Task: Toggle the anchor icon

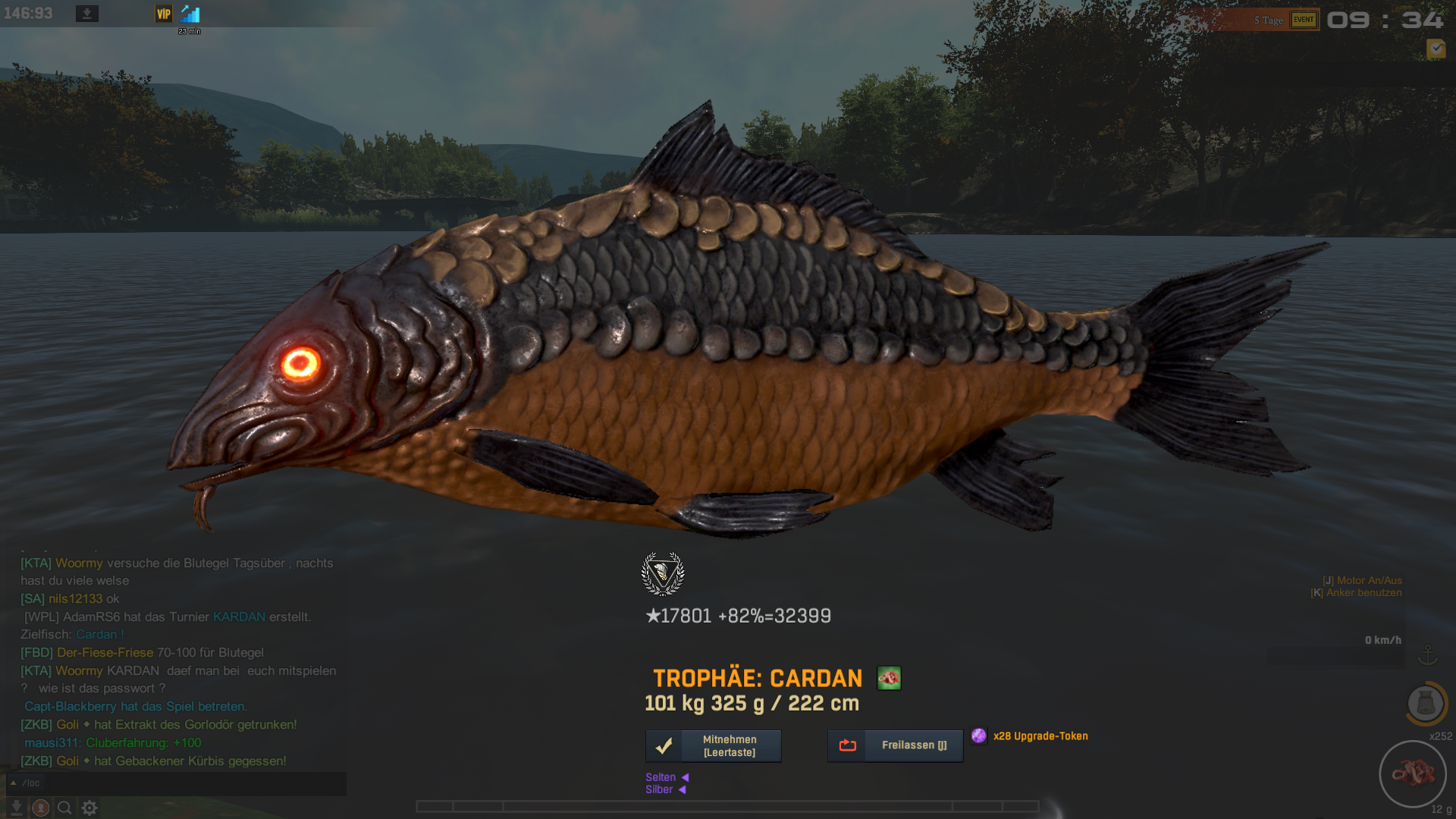Action: [x=1428, y=654]
